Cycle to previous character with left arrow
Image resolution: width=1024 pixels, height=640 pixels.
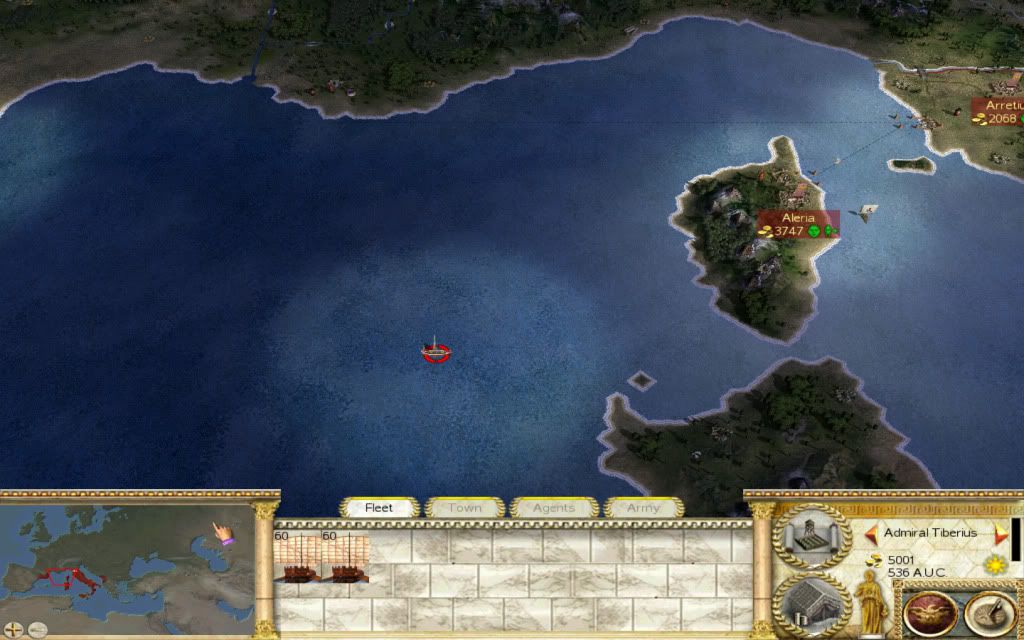871,533
